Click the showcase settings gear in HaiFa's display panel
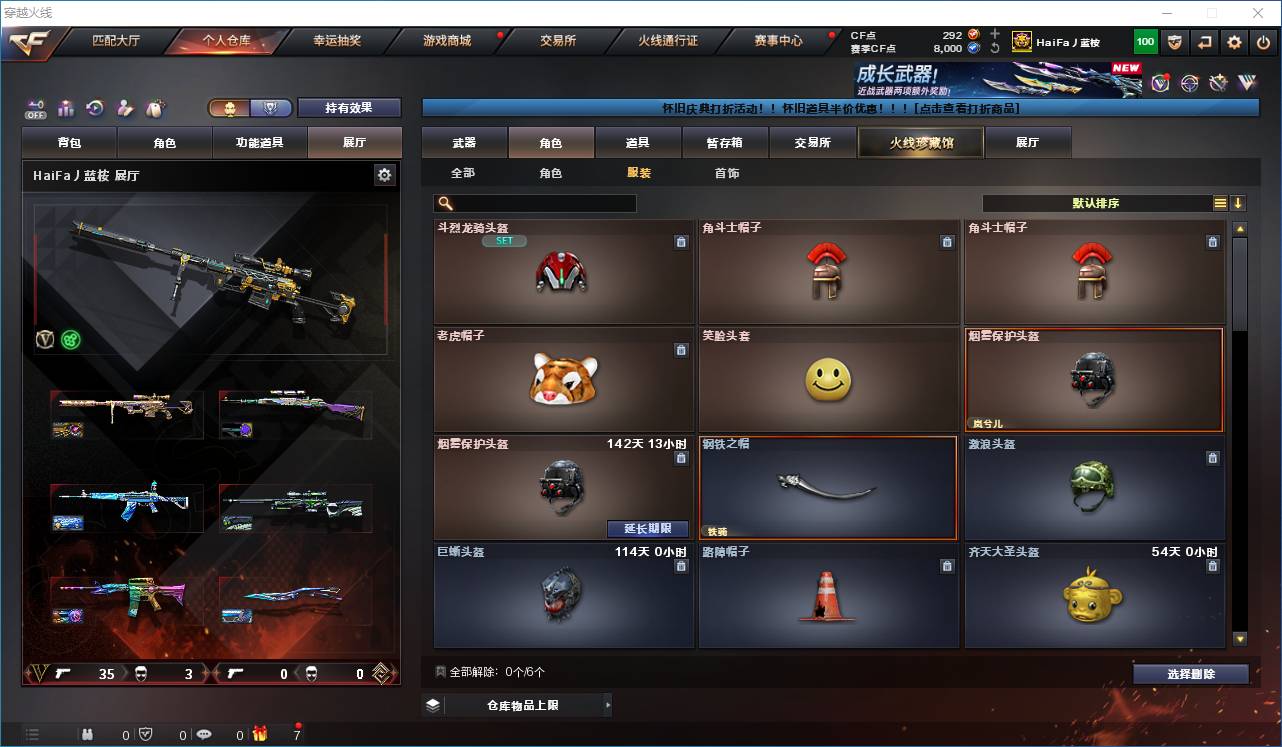Image resolution: width=1282 pixels, height=747 pixels. pyautogui.click(x=385, y=174)
